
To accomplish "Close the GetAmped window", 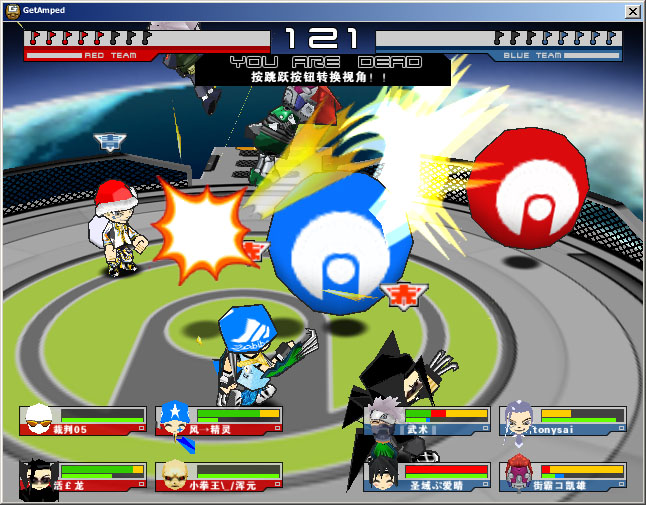I will [x=632, y=11].
